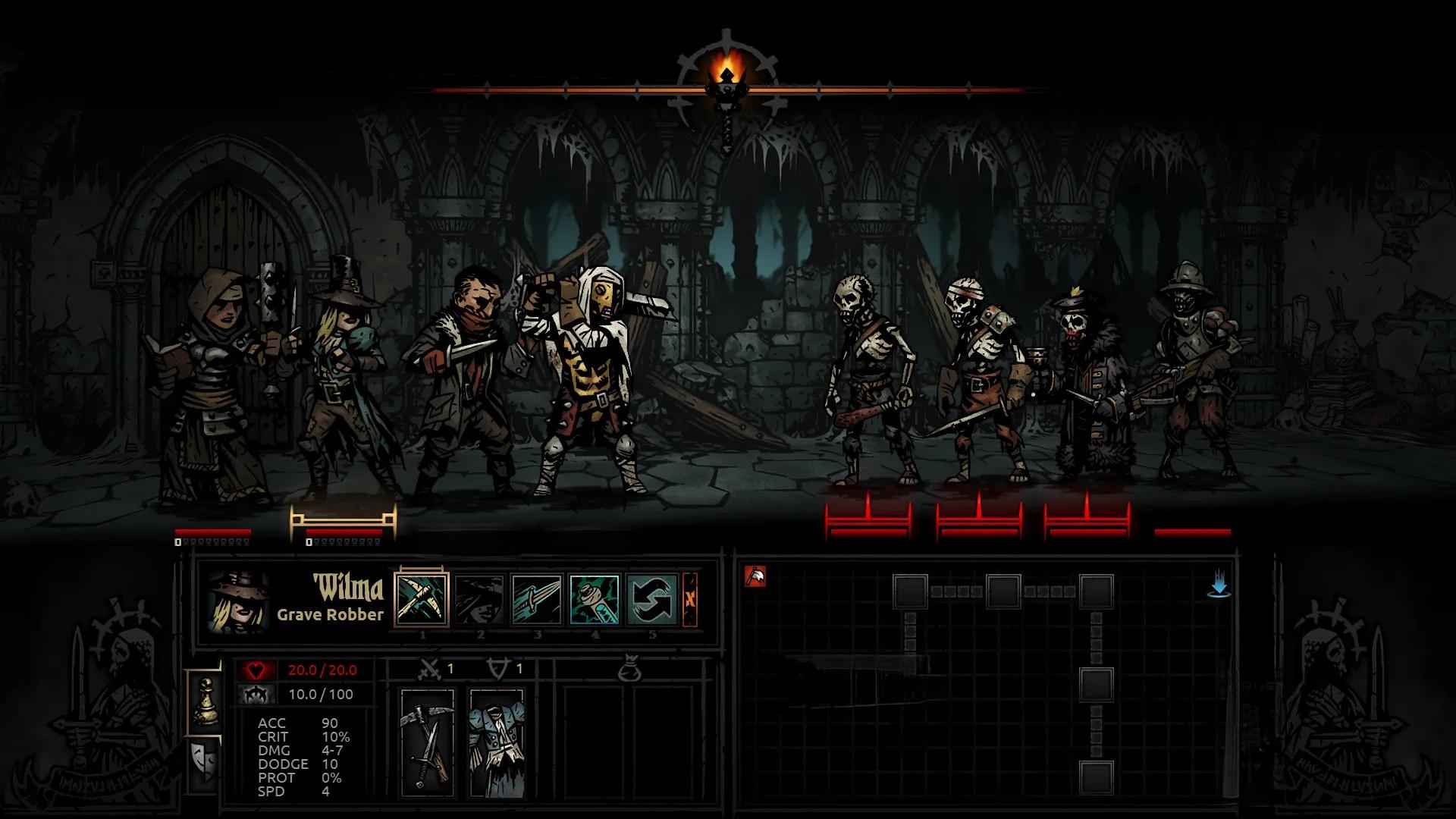
Task: Target the bandaged skeleton with the red marker
Action: click(979, 520)
